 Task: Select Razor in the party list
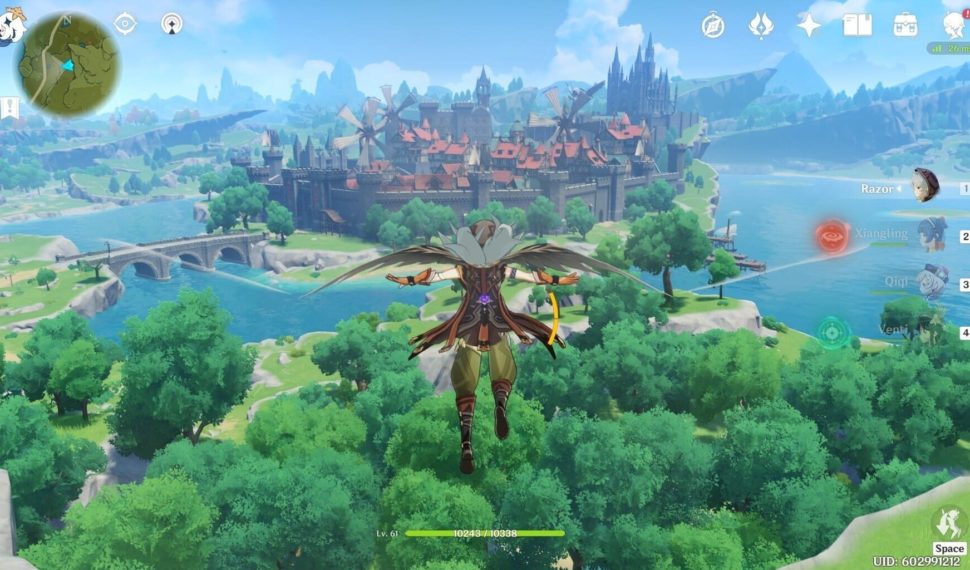925,185
